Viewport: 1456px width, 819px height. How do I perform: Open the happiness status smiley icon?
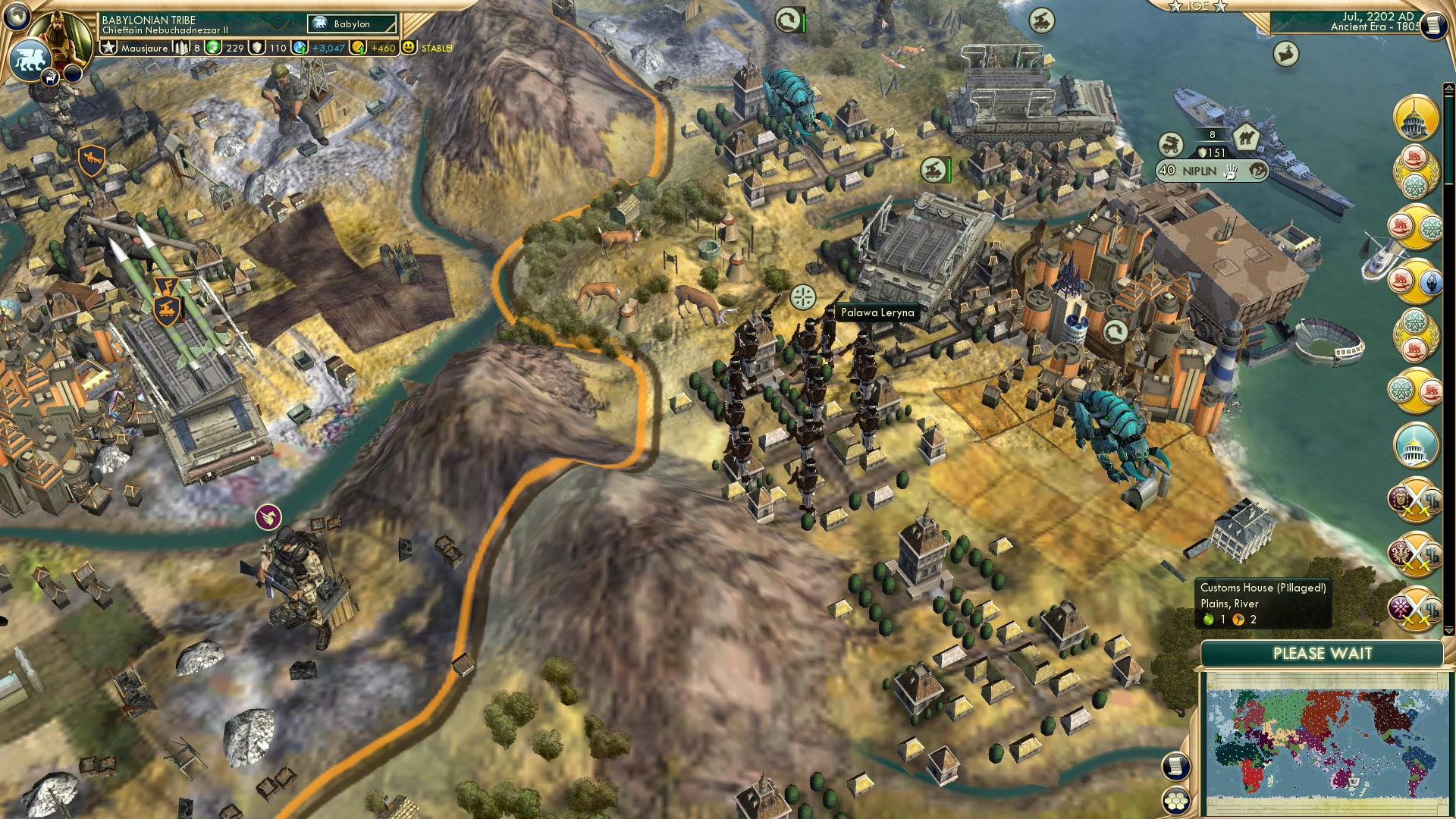(409, 48)
